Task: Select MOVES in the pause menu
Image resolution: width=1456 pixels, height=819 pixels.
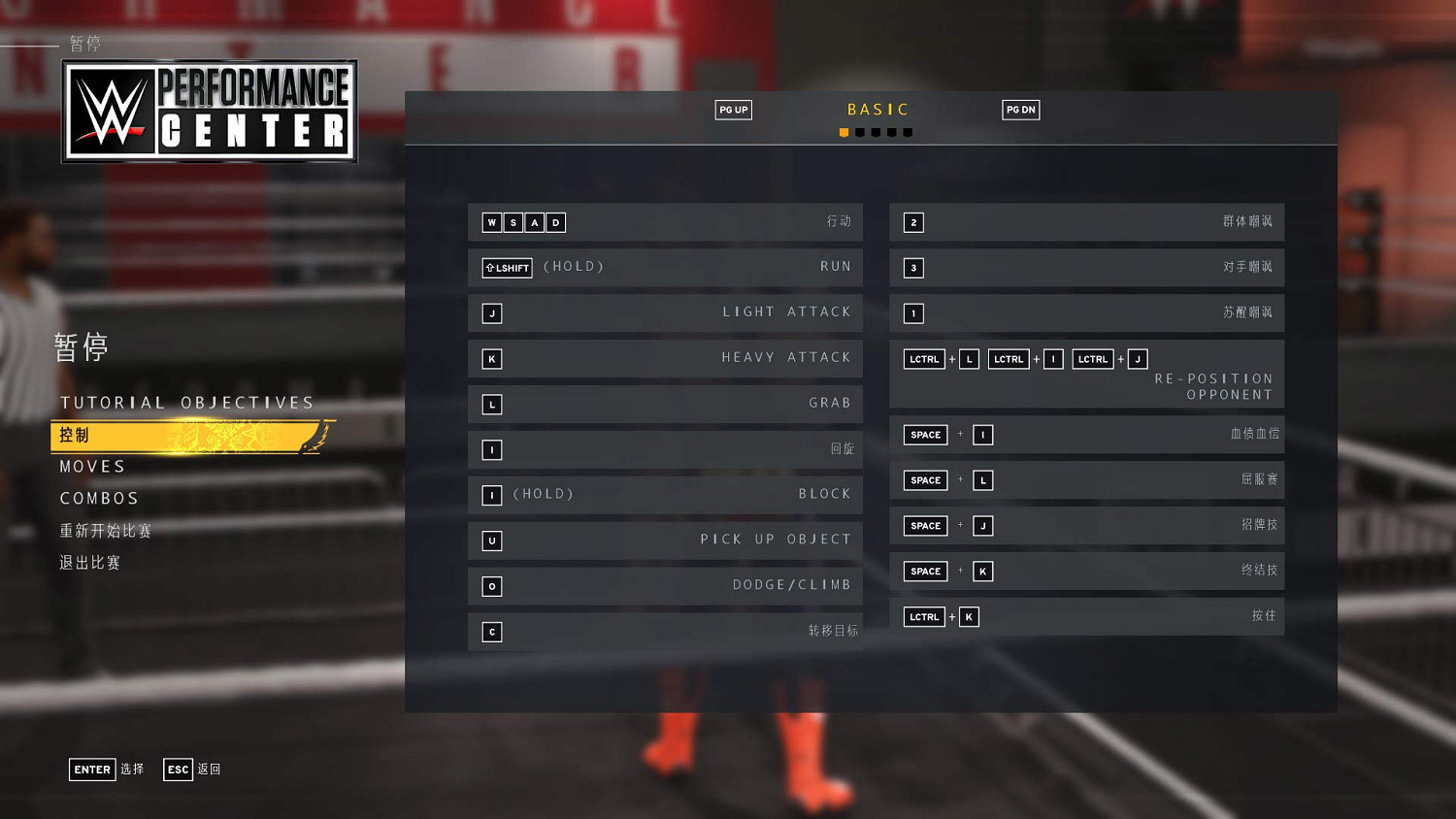Action: tap(92, 466)
